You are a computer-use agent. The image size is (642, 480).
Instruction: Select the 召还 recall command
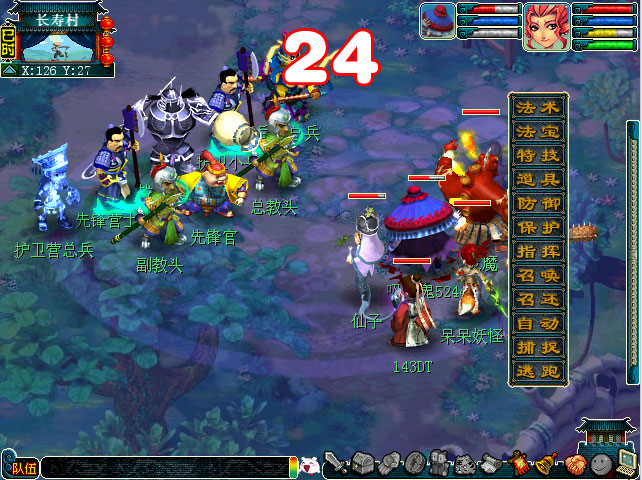click(x=539, y=299)
